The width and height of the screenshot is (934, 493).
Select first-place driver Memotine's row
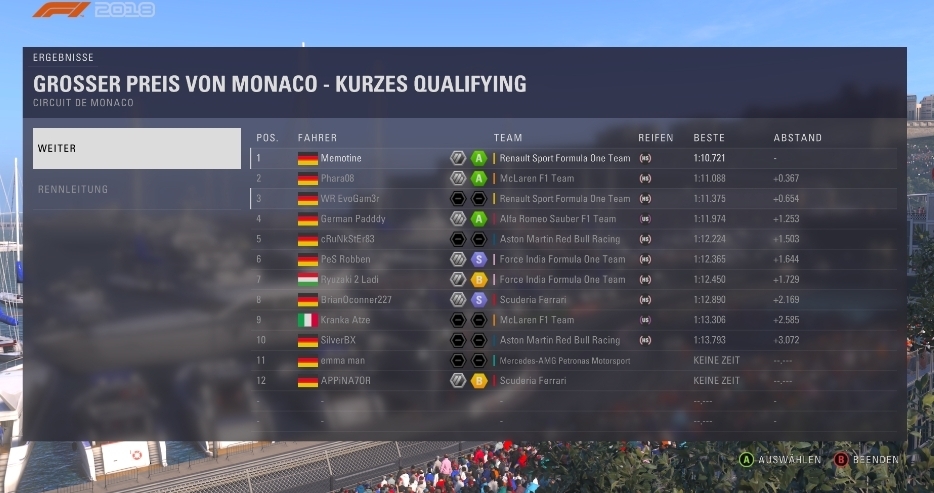(573, 158)
